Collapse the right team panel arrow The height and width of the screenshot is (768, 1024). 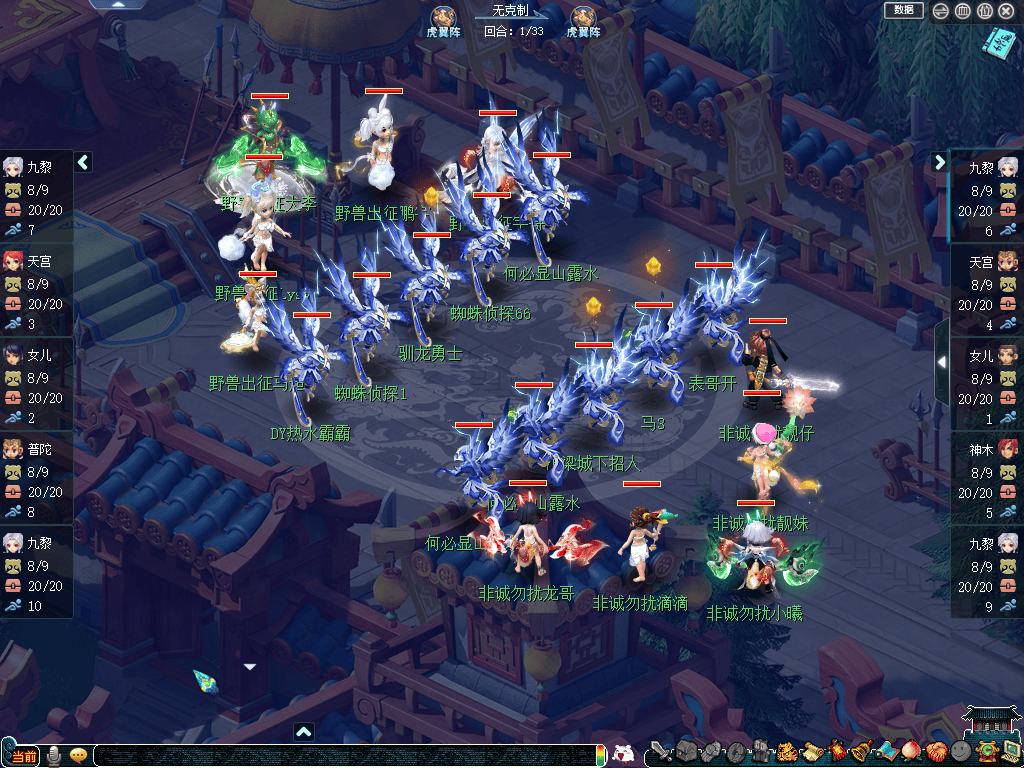940,162
